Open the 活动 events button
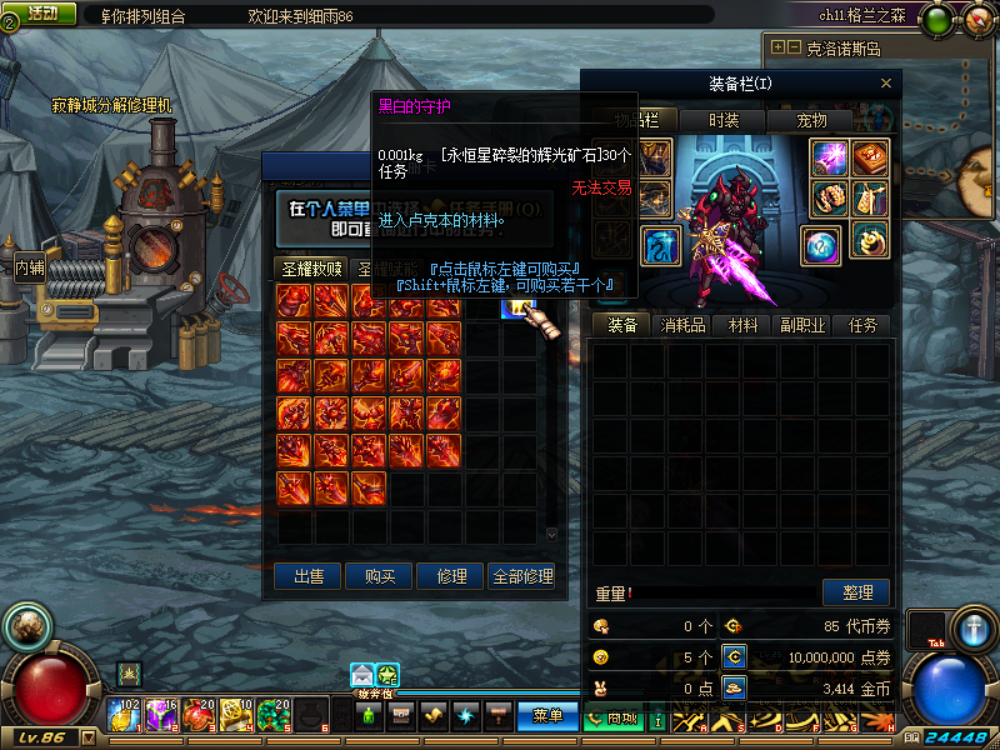Screen dimensions: 1000x750 tap(43, 14)
